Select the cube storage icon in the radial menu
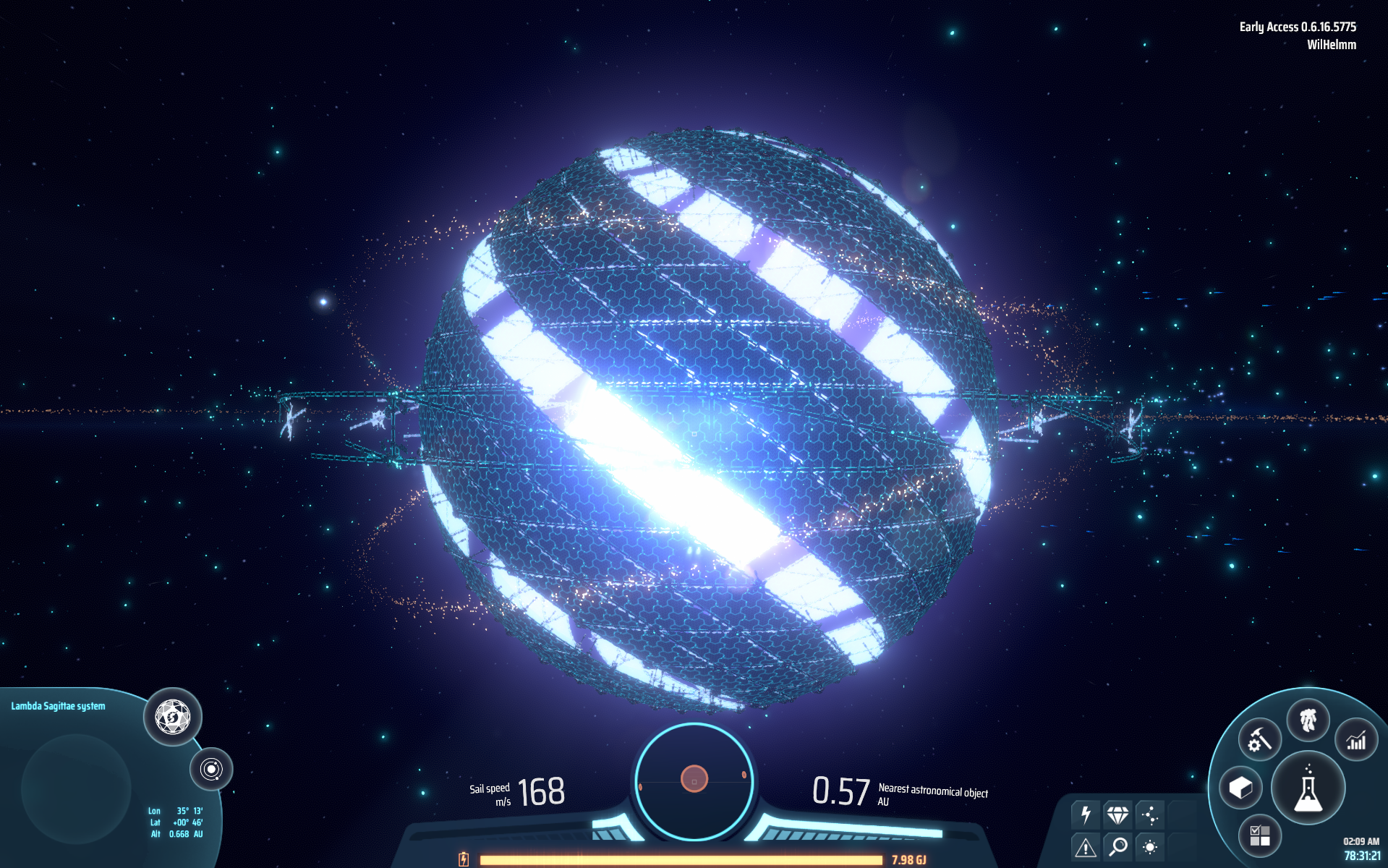This screenshot has width=1388, height=868. point(1241,786)
